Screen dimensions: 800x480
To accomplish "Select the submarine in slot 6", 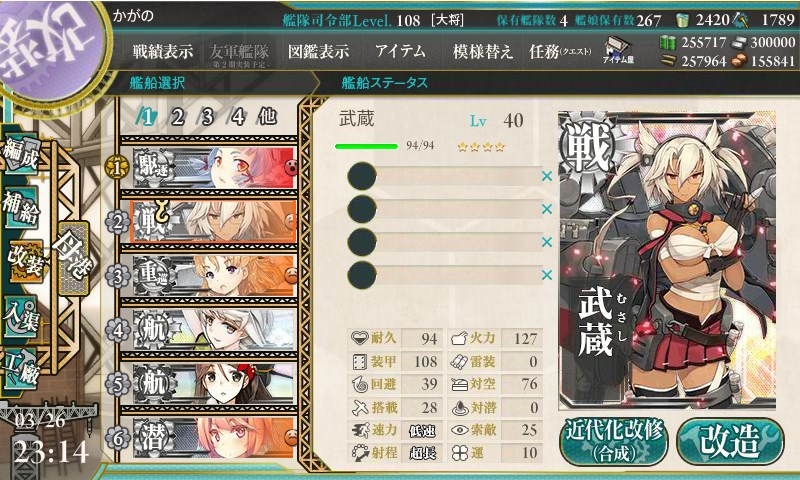I will click(210, 436).
